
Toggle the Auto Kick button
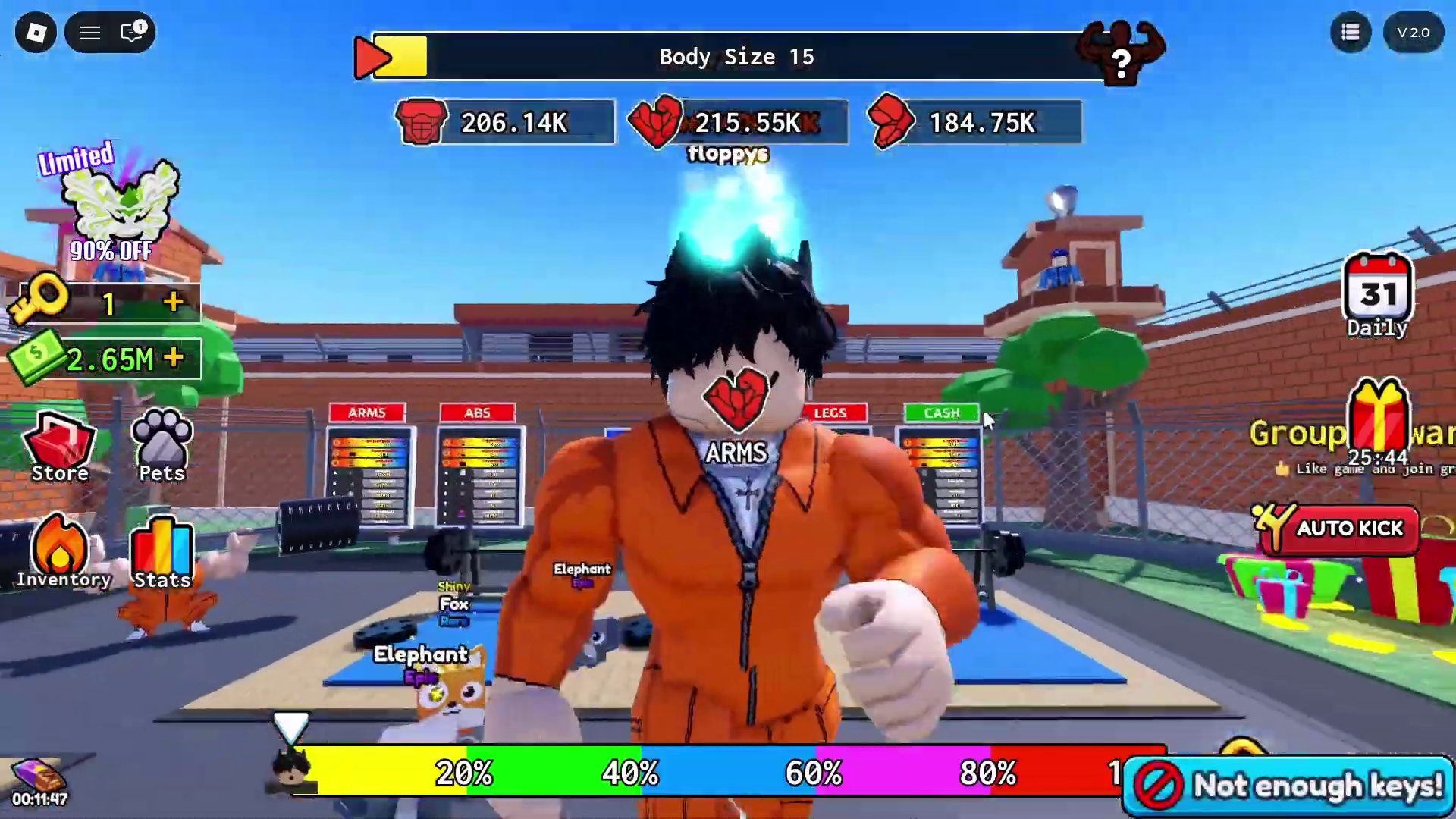[x=1338, y=529]
